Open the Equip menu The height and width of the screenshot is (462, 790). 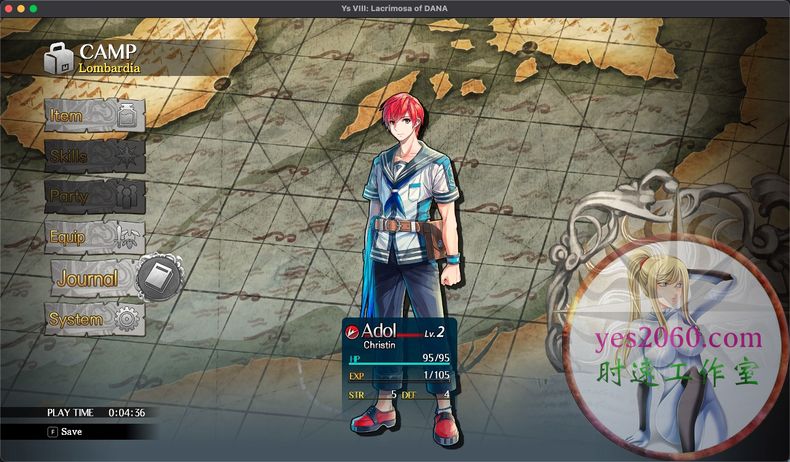[x=94, y=237]
